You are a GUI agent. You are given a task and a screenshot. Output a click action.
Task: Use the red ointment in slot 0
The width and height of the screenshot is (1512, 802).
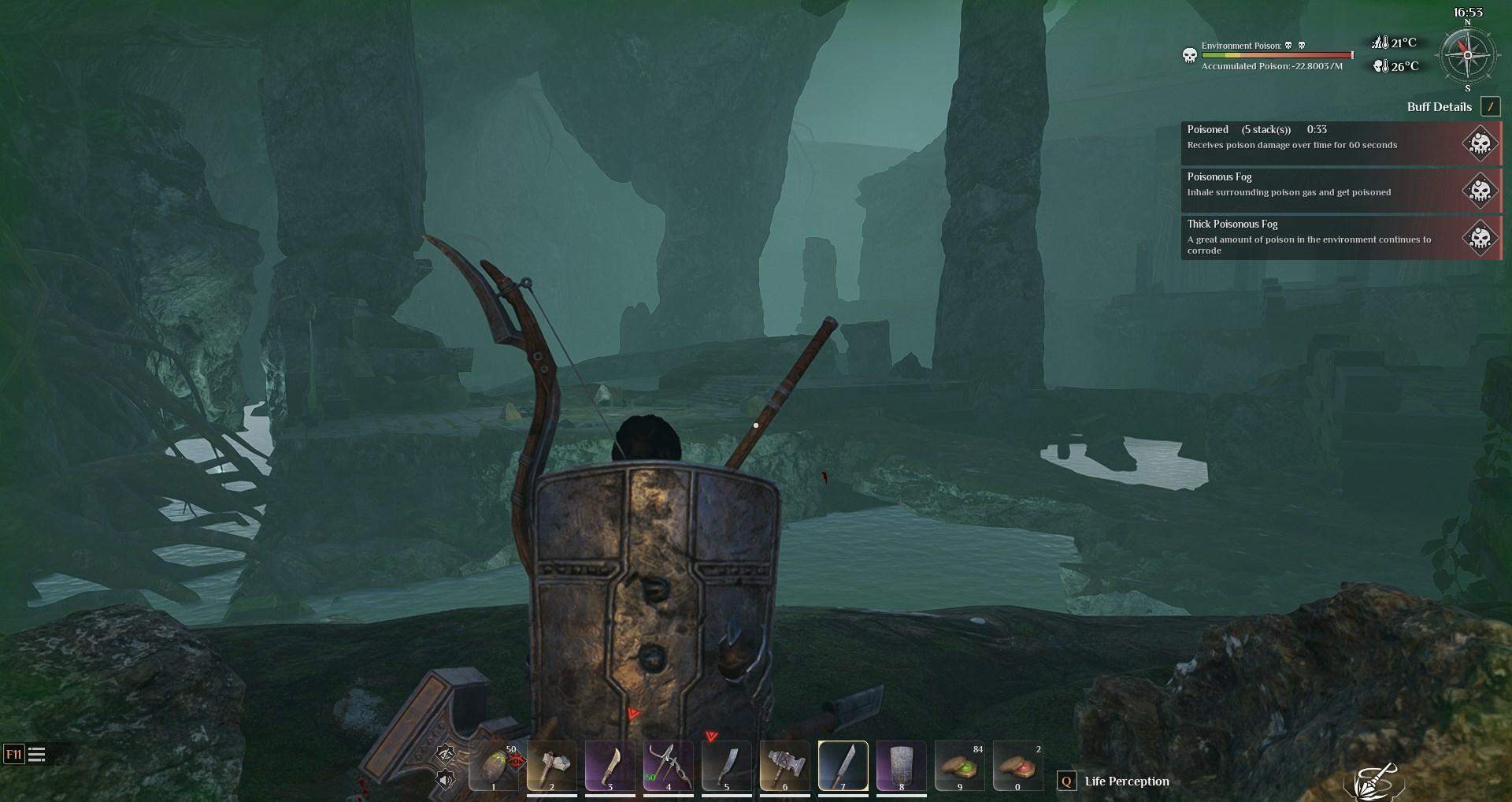coord(1017,766)
